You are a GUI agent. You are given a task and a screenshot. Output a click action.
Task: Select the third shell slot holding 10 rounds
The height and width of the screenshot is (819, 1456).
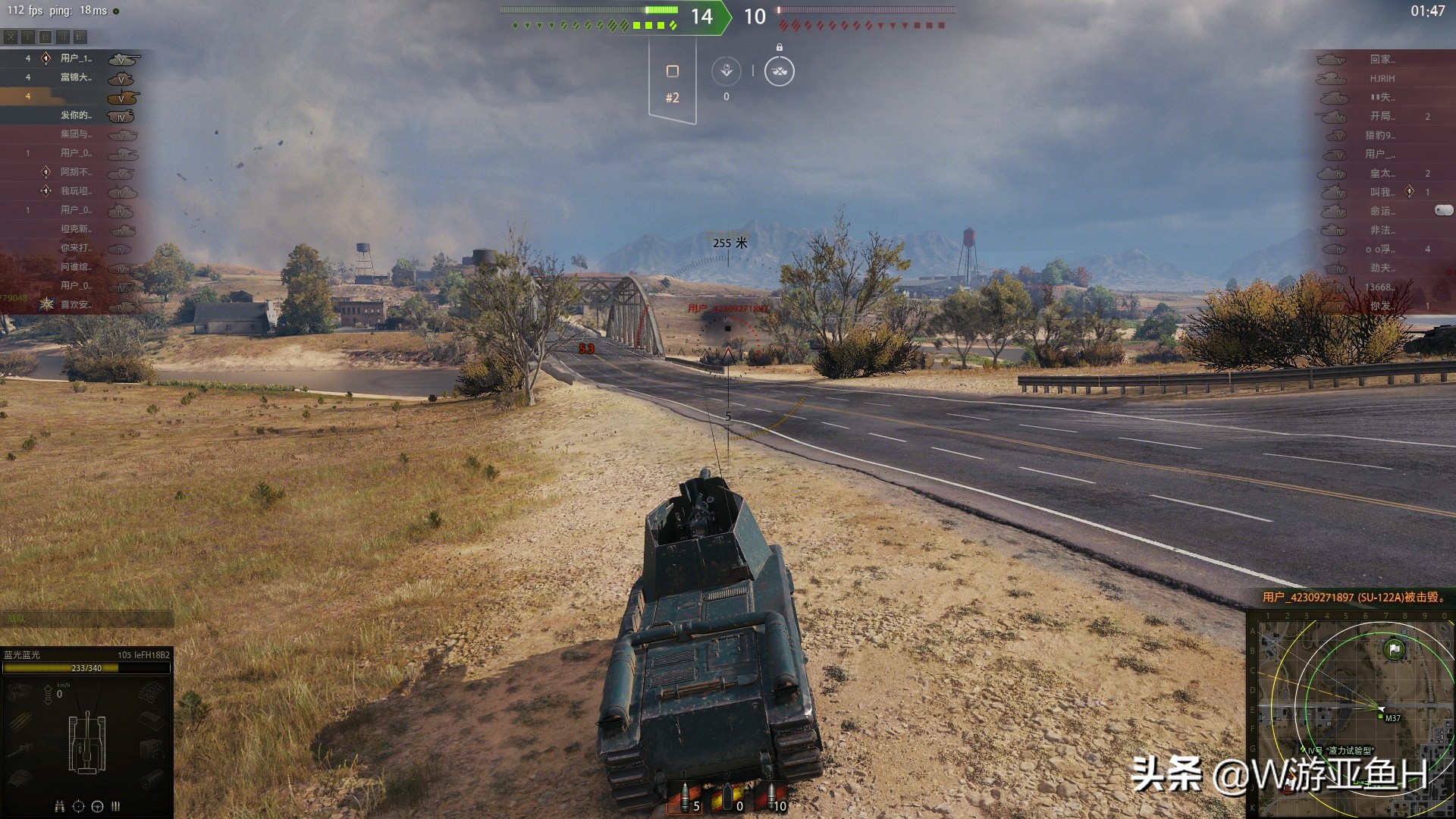(772, 799)
